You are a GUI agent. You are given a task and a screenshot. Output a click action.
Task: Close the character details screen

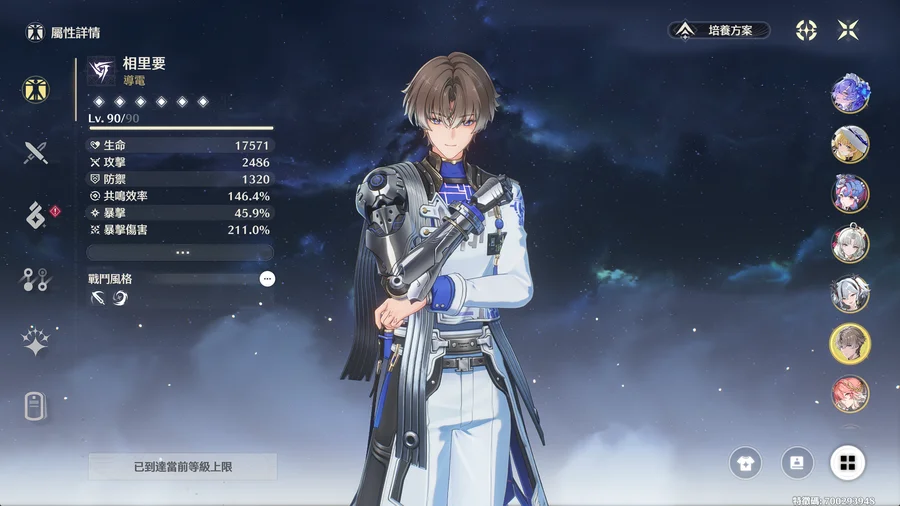(x=848, y=31)
